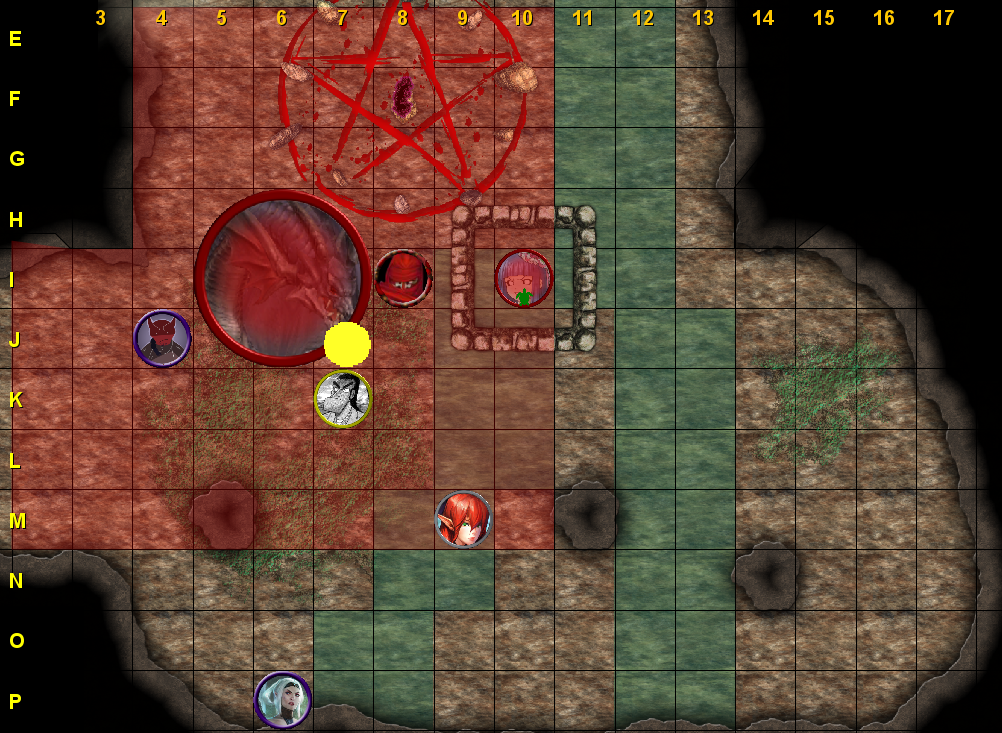Click the yellow circle marker
Screen dimensions: 1002x733
pos(347,343)
